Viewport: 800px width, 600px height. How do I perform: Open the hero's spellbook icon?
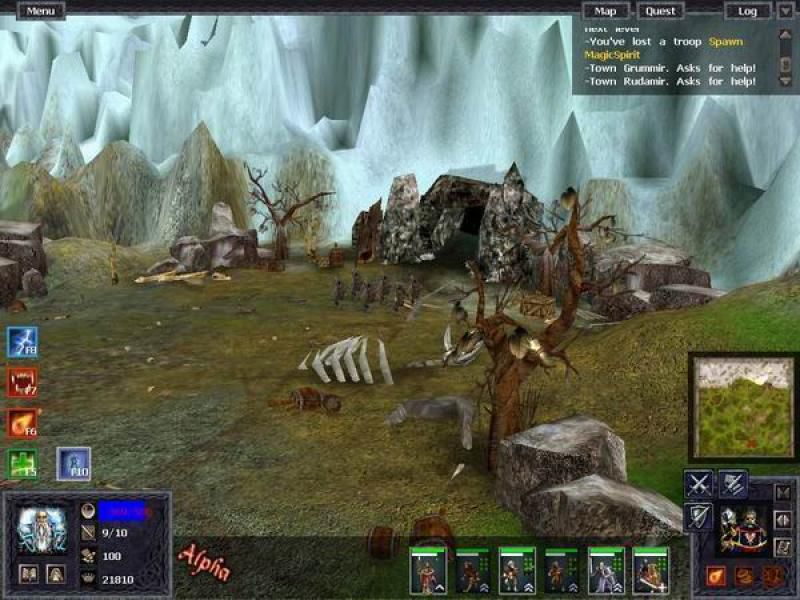pyautogui.click(x=29, y=574)
